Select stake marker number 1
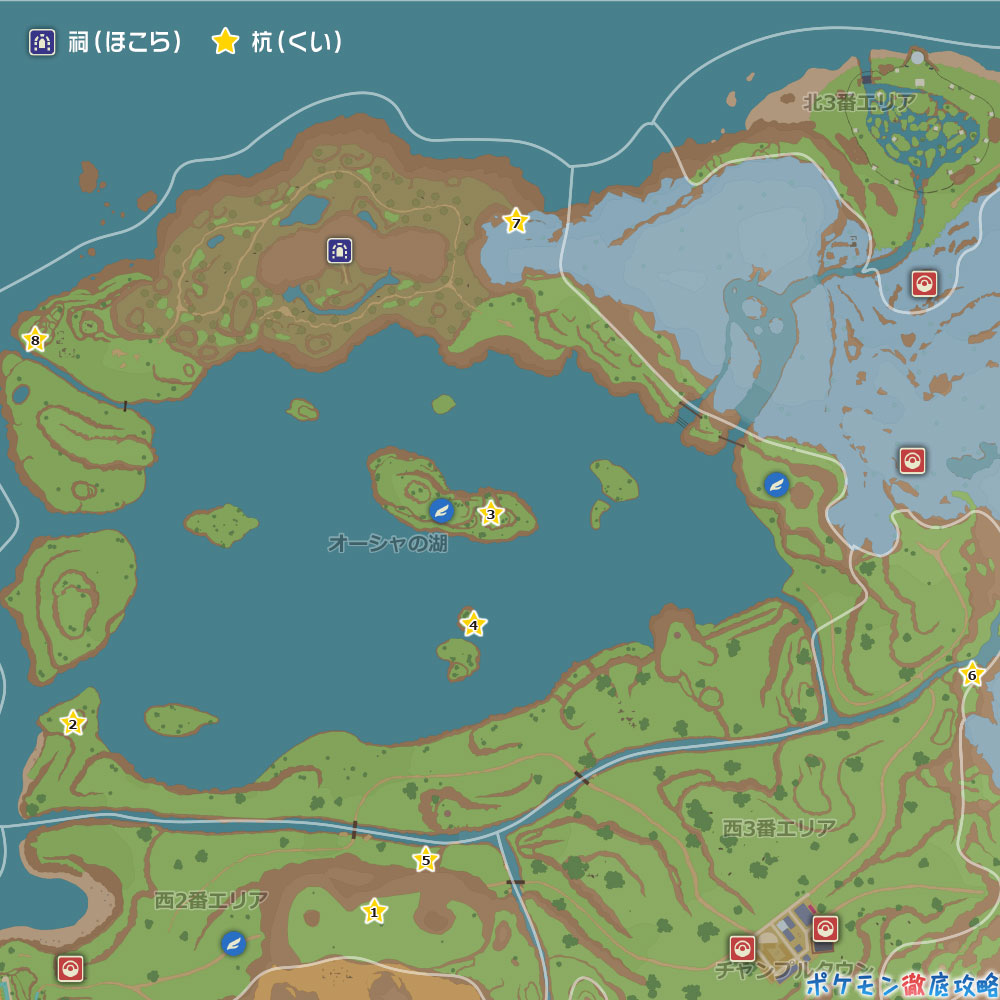Screen dimensions: 1000x1000 (x=374, y=911)
